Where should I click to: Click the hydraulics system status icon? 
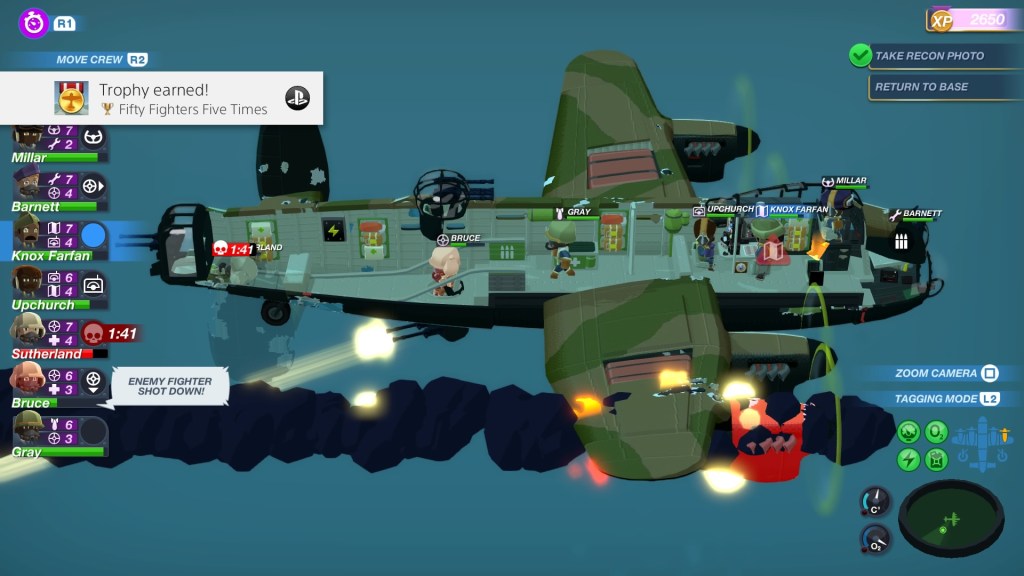pyautogui.click(x=909, y=432)
